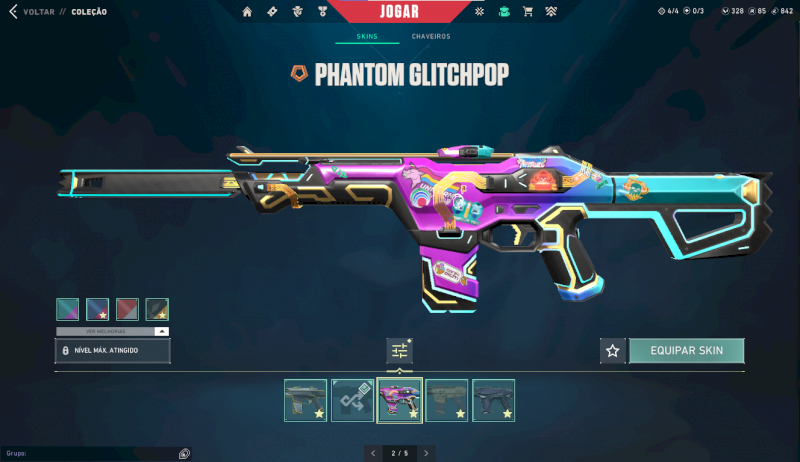Image resolution: width=800 pixels, height=462 pixels.
Task: Go to the previous skin page arrow
Action: (x=373, y=453)
